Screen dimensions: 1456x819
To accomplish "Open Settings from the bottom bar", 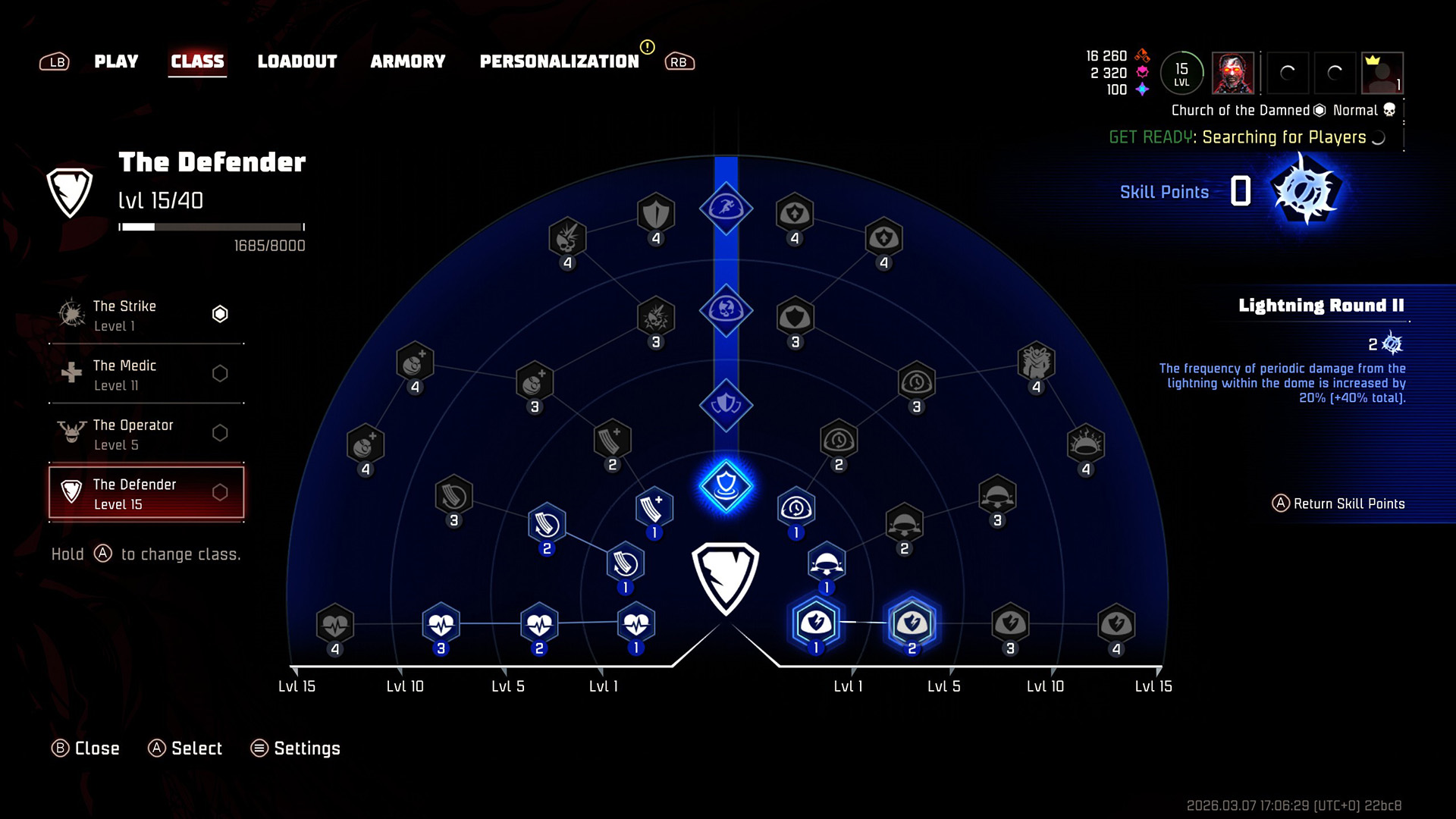I will coord(296,748).
